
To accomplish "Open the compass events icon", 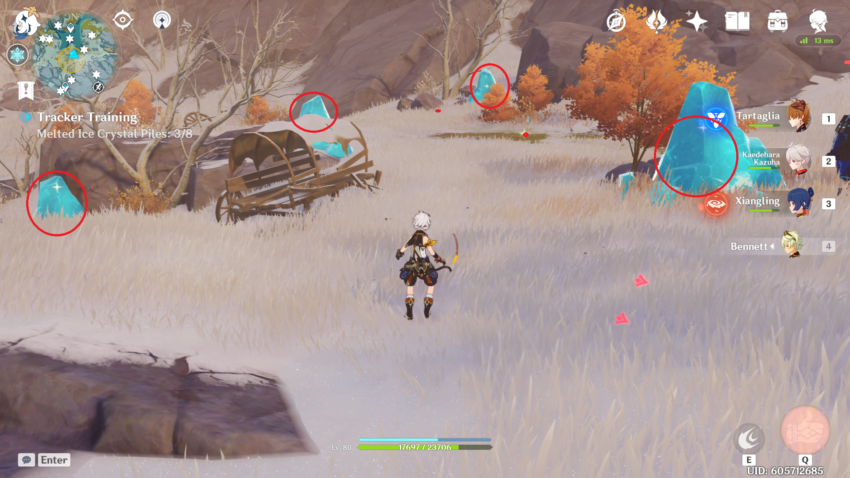I will [x=616, y=21].
